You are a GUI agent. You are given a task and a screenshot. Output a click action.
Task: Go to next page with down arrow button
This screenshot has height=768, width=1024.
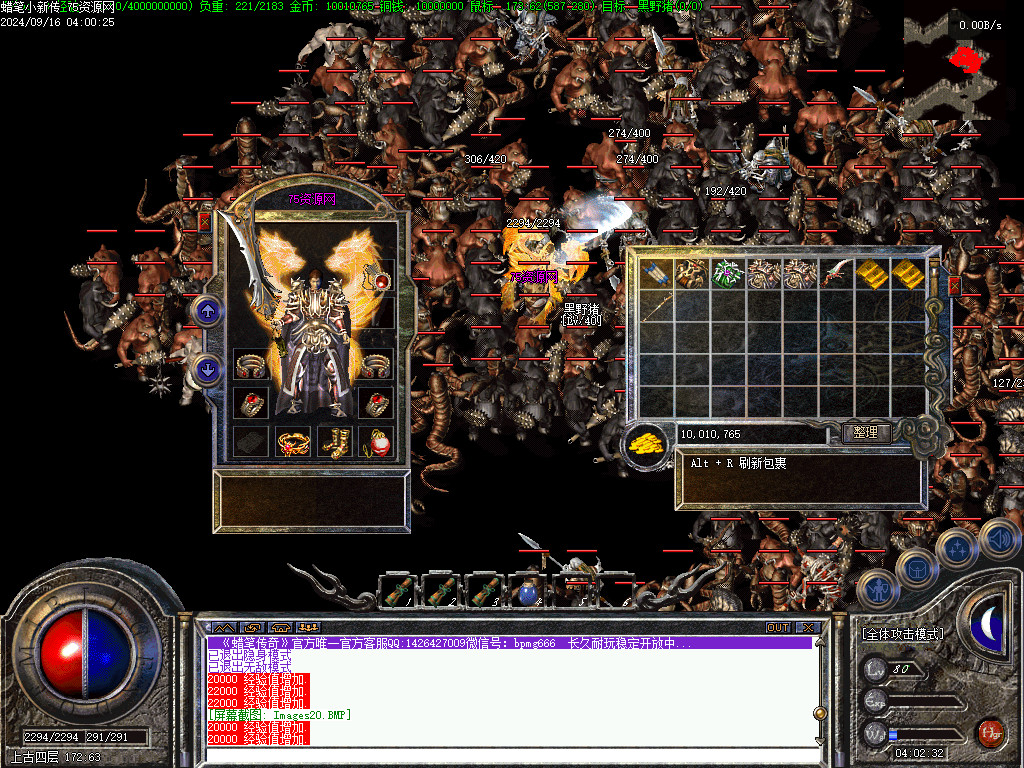(208, 370)
